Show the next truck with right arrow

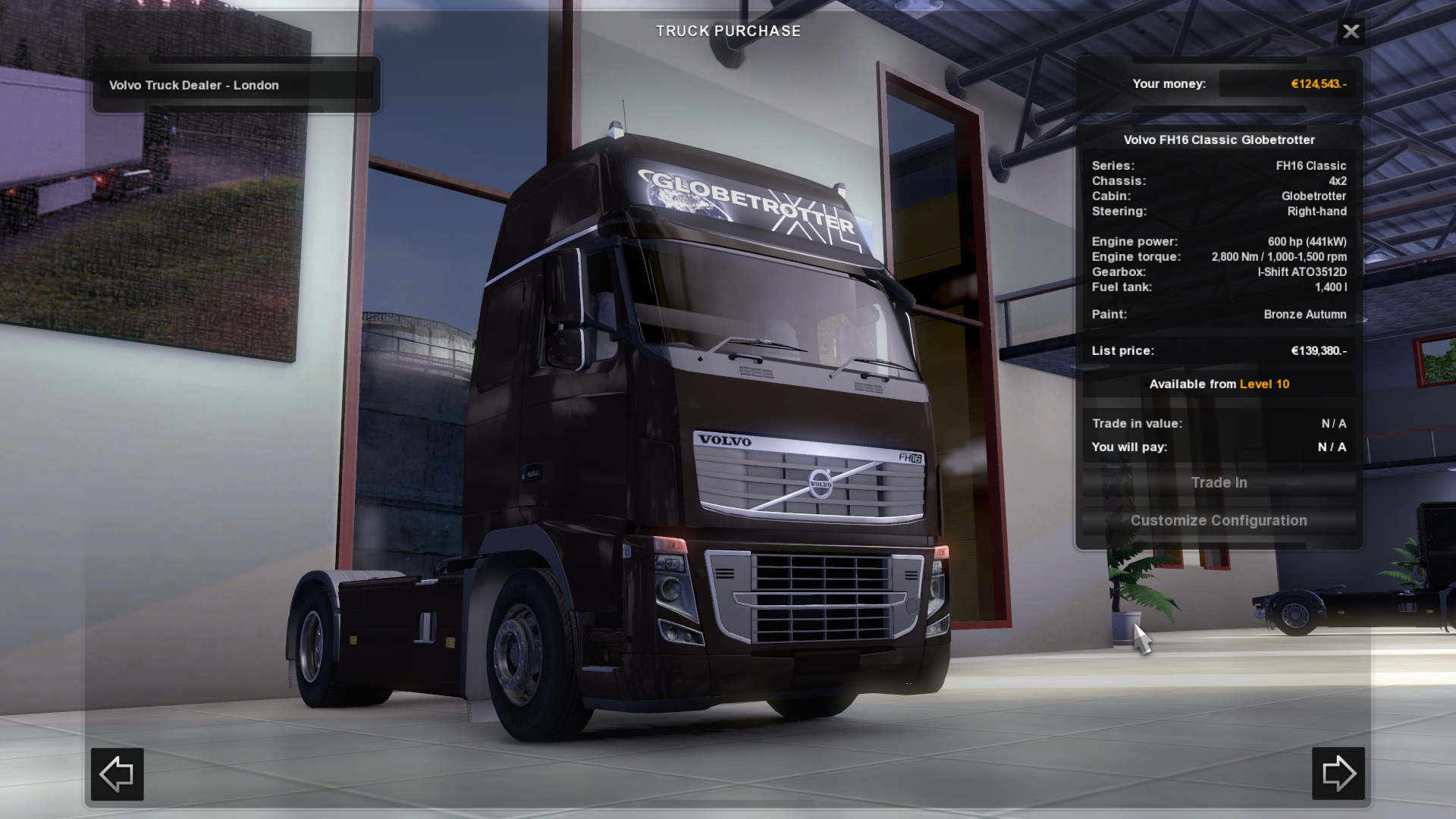(x=1338, y=773)
